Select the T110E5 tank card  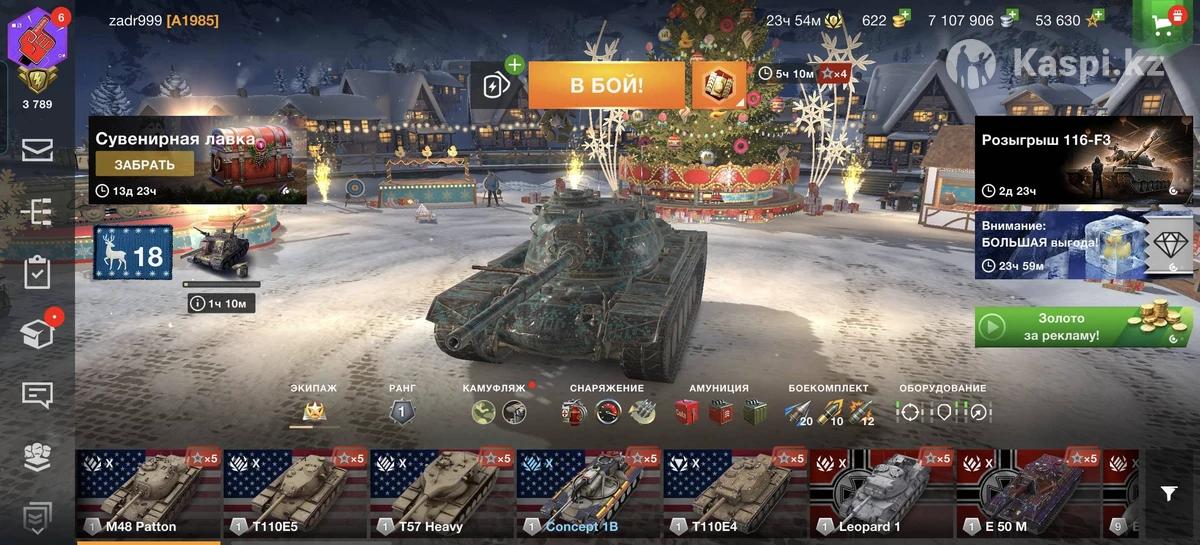(x=295, y=494)
